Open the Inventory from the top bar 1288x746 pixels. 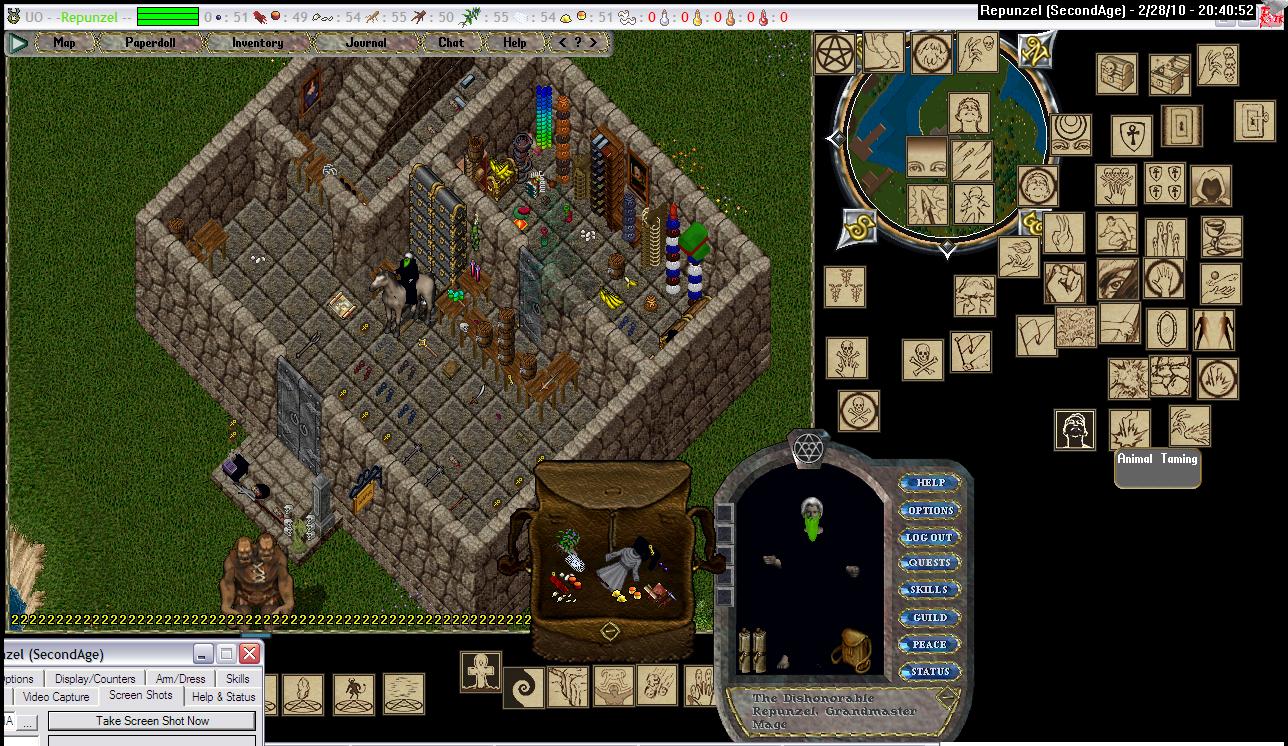pyautogui.click(x=257, y=43)
